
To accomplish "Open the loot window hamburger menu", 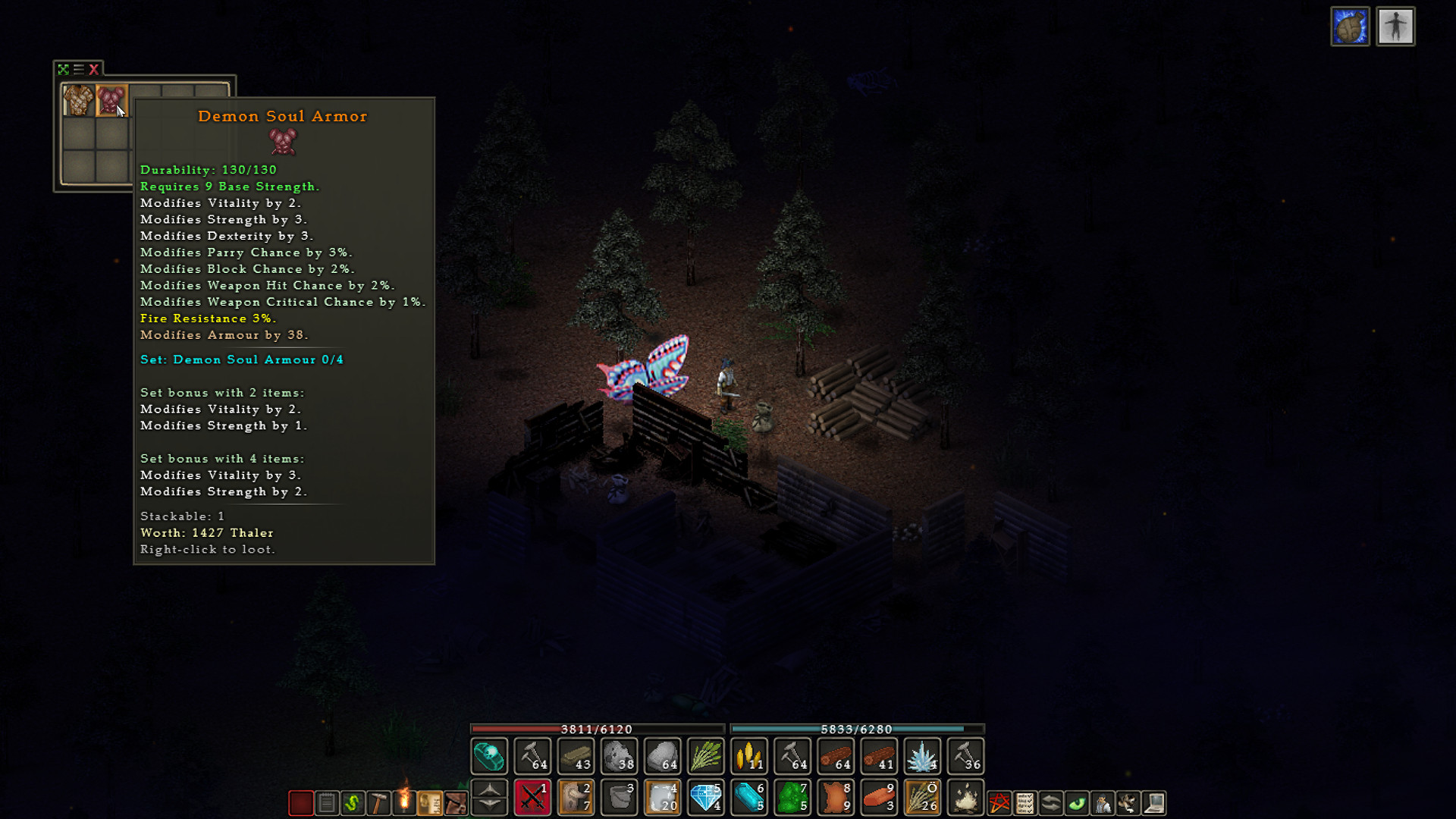I will tap(78, 69).
